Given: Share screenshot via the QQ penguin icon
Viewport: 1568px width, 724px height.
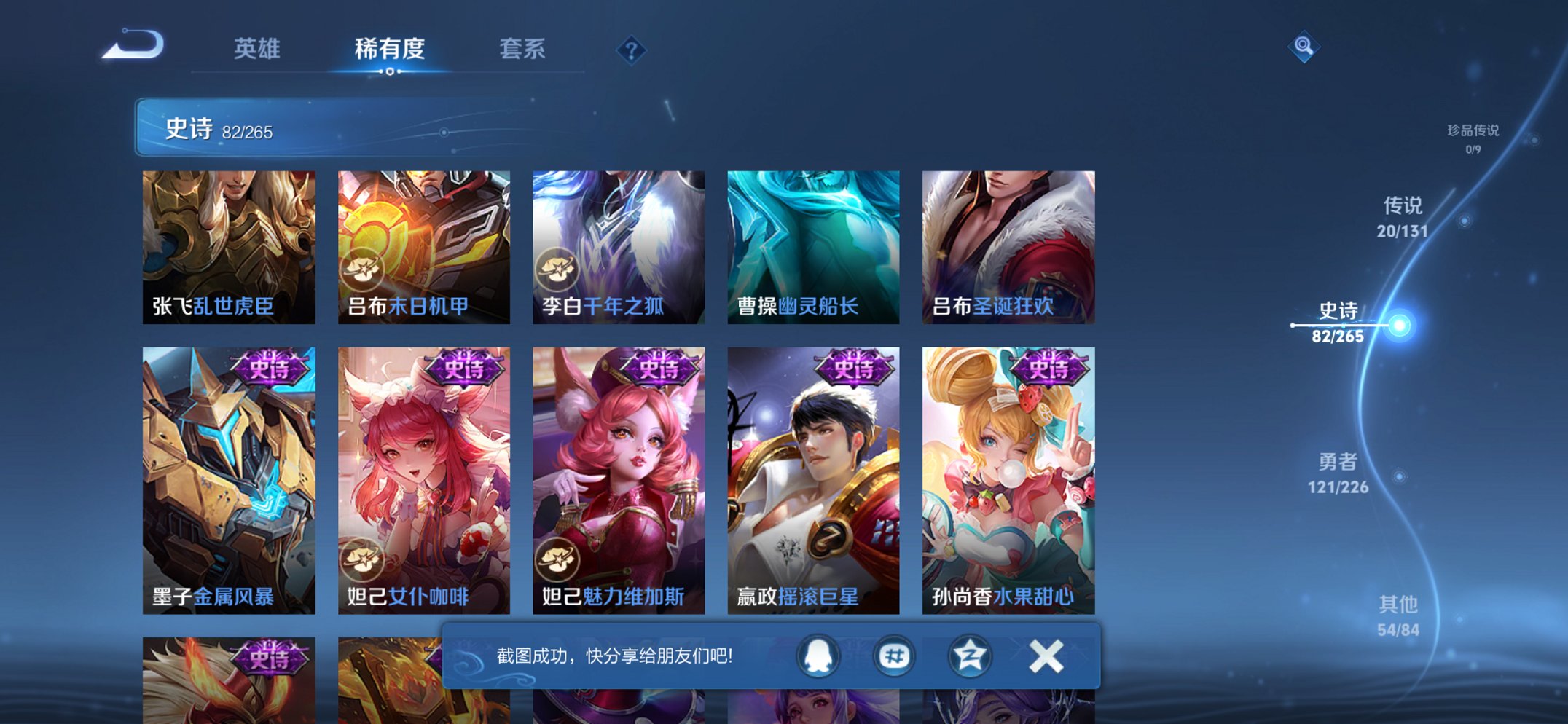Looking at the screenshot, I should pyautogui.click(x=818, y=655).
